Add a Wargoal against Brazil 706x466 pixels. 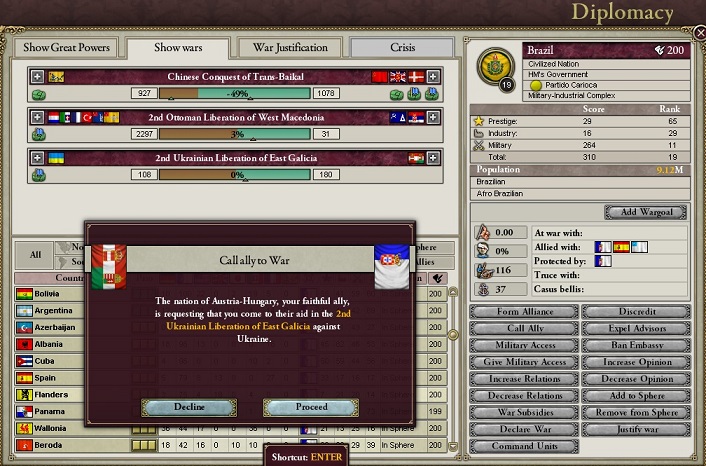pos(646,212)
